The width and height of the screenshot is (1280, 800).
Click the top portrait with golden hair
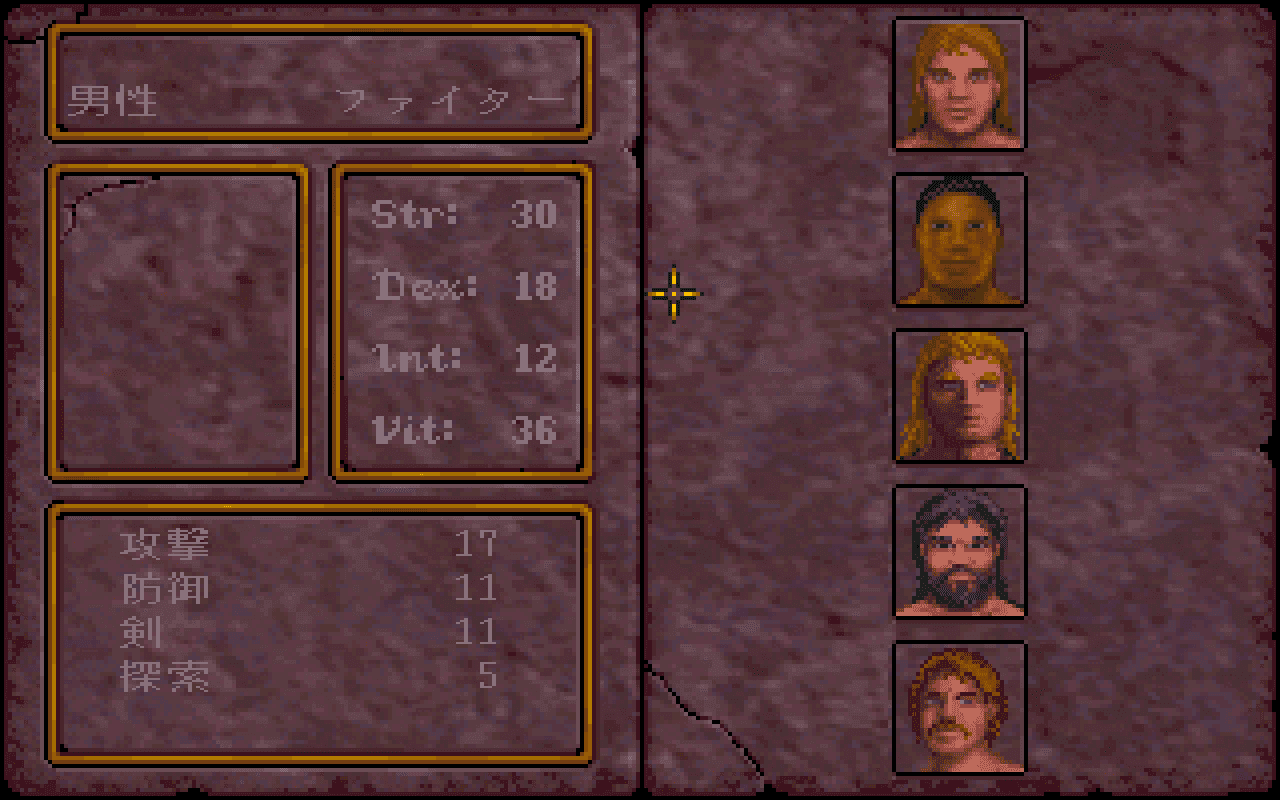point(960,82)
